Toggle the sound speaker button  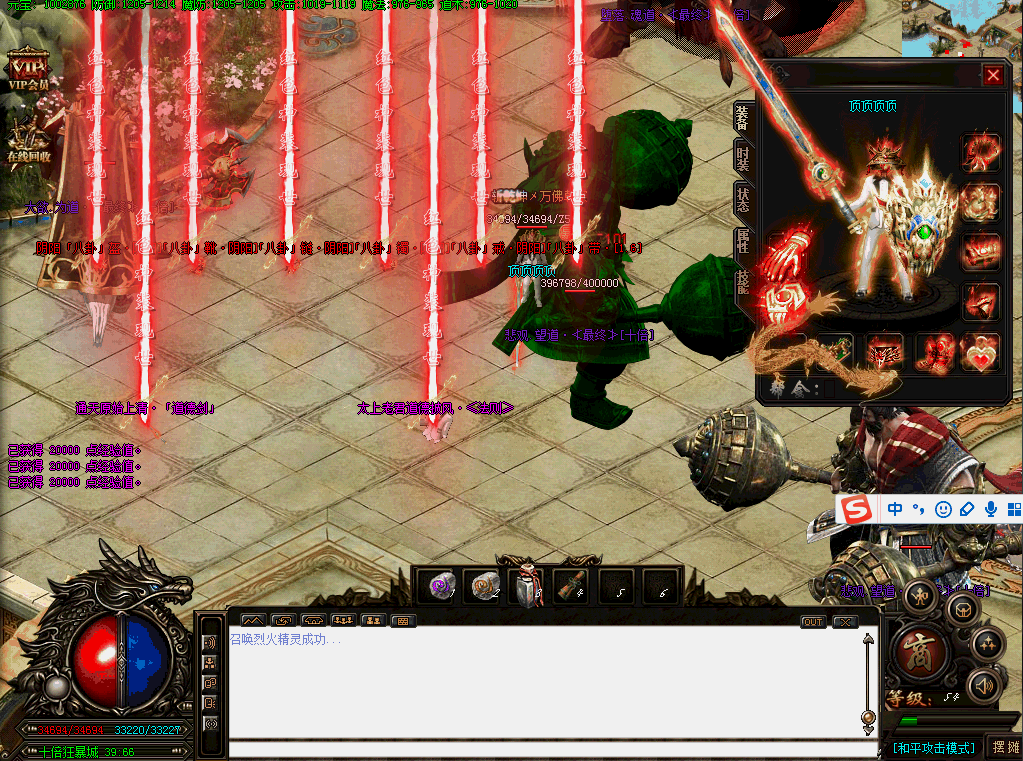(983, 685)
